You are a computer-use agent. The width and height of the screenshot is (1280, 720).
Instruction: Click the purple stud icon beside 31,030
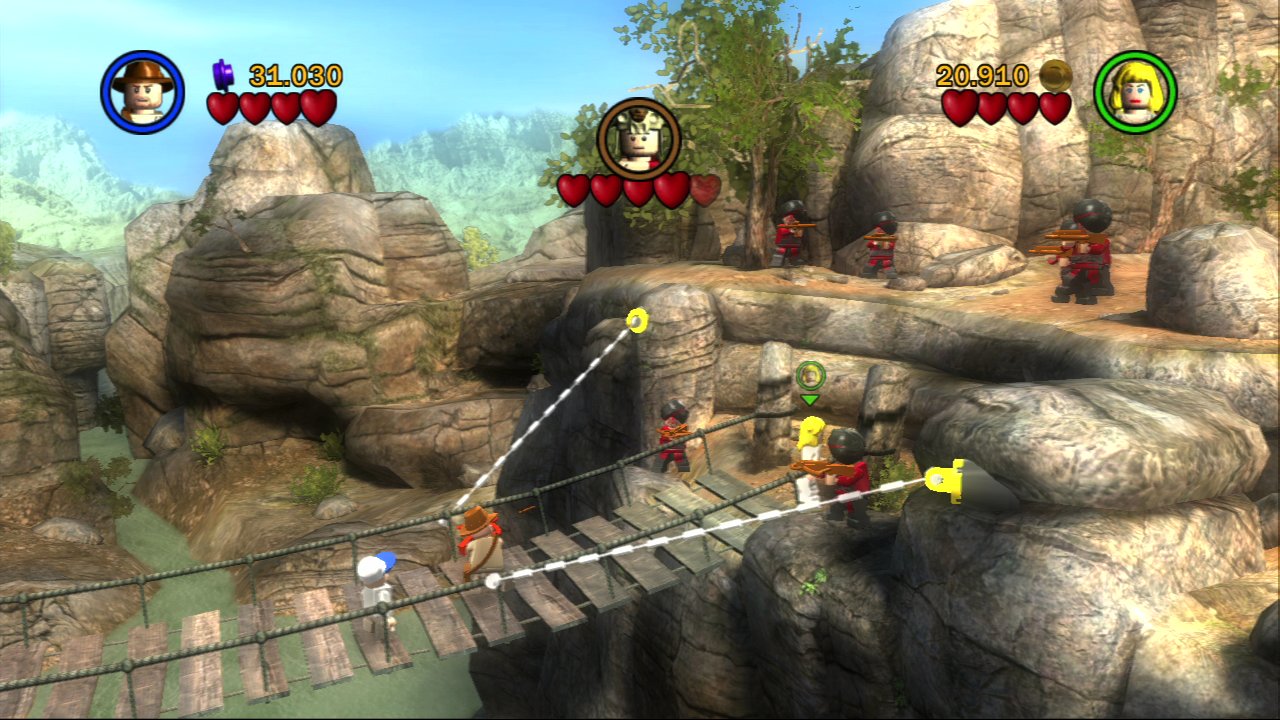click(x=223, y=74)
